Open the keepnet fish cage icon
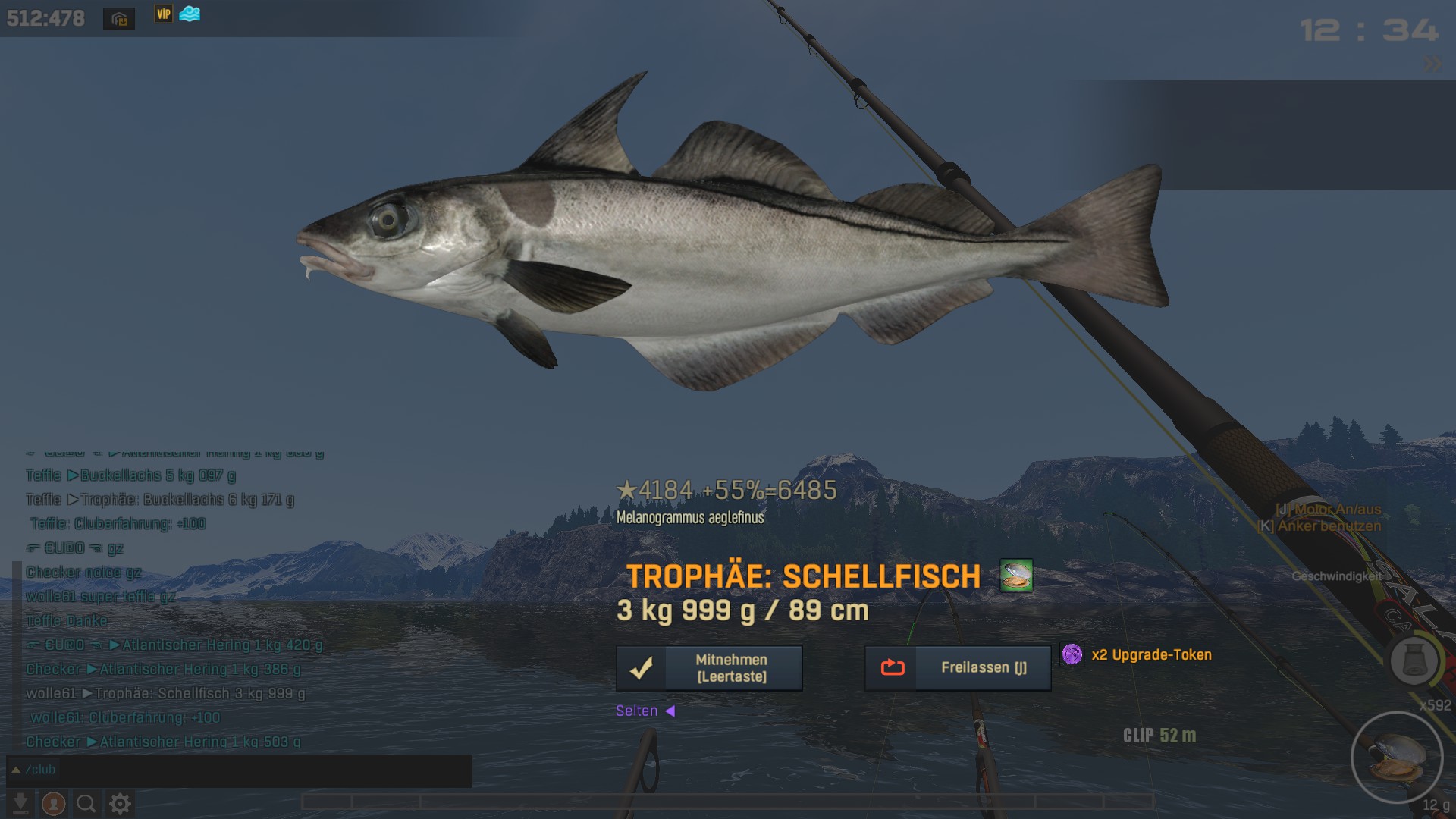The height and width of the screenshot is (819, 1456). click(x=1414, y=661)
